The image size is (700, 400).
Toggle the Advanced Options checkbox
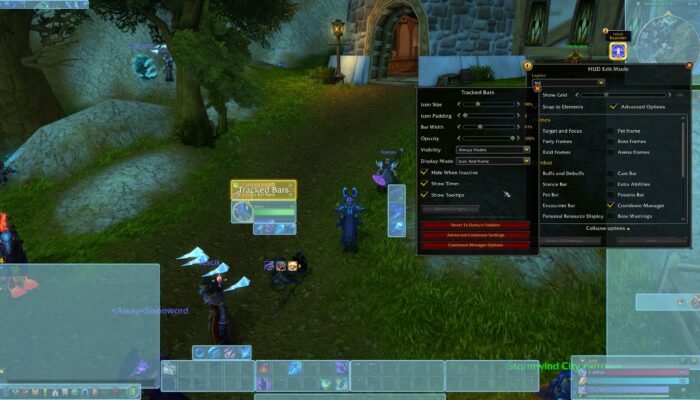click(611, 106)
